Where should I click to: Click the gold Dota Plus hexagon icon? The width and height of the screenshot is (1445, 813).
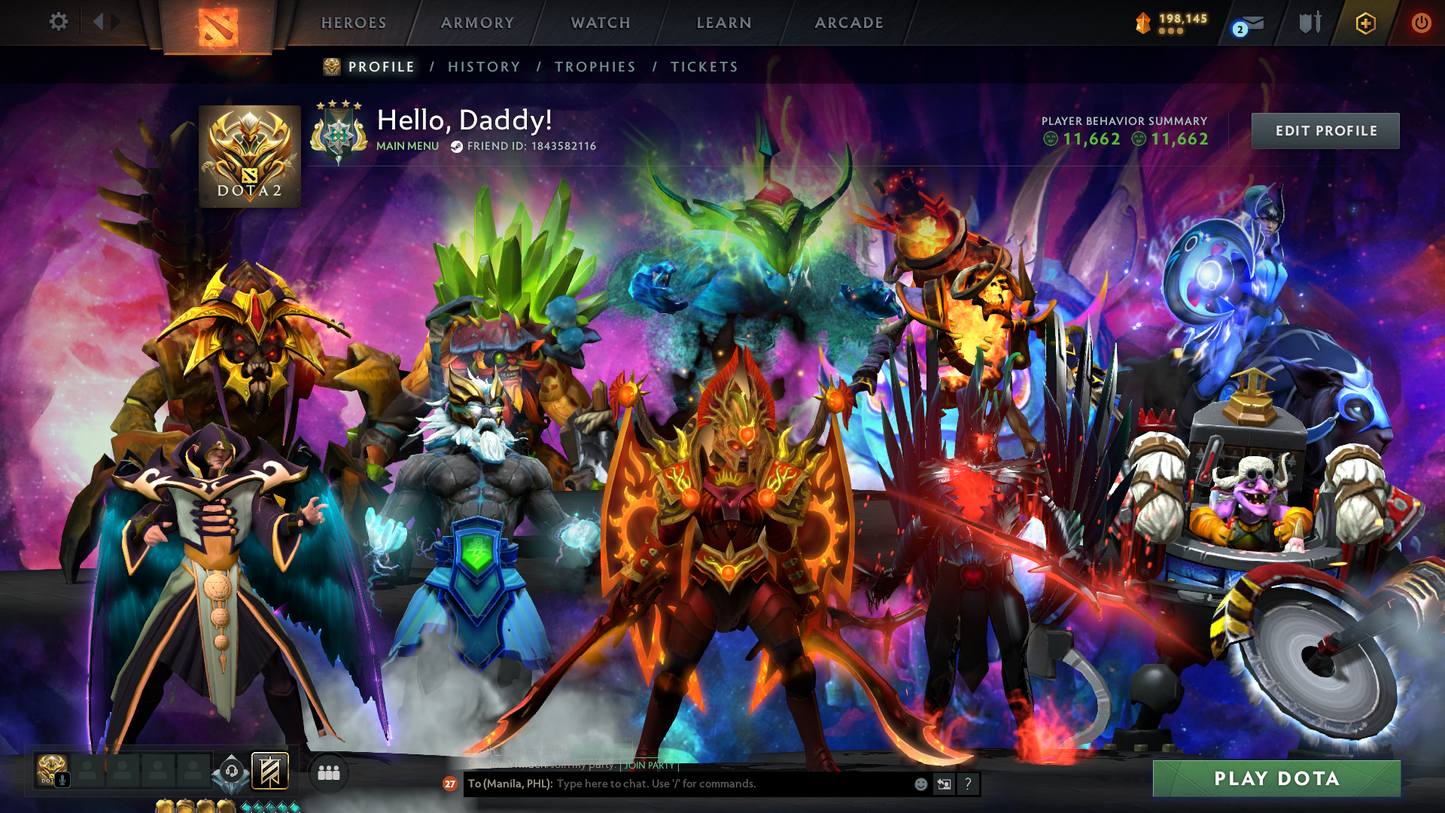pyautogui.click(x=1365, y=23)
